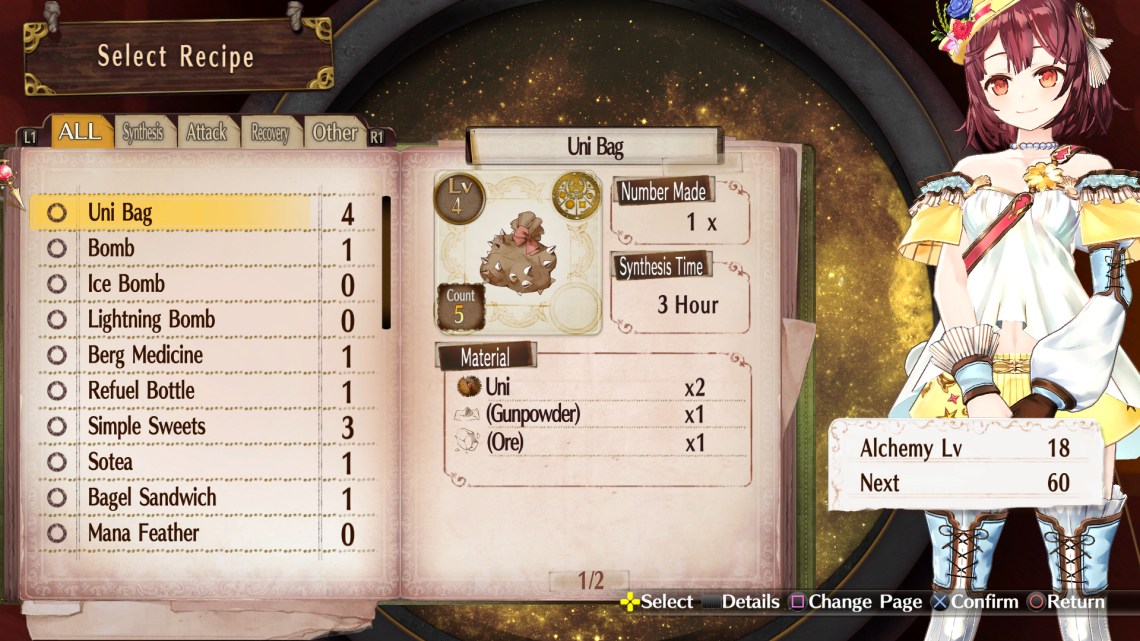This screenshot has height=641, width=1140.
Task: Open the Other category tab
Action: (334, 132)
